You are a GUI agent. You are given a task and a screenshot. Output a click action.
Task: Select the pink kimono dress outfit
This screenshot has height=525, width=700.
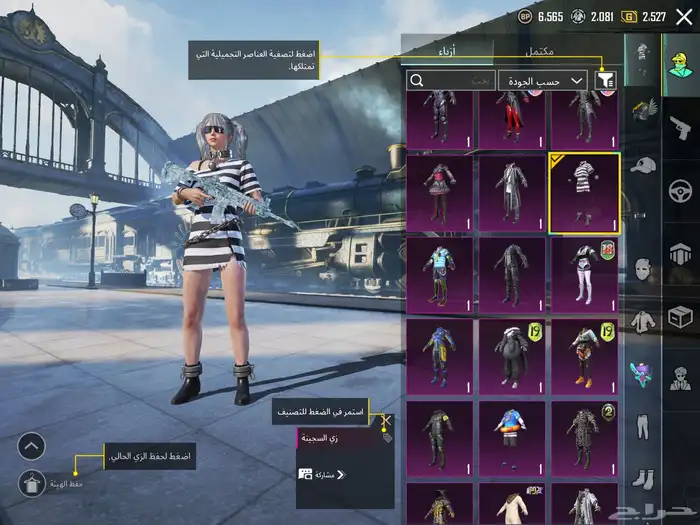pos(440,192)
